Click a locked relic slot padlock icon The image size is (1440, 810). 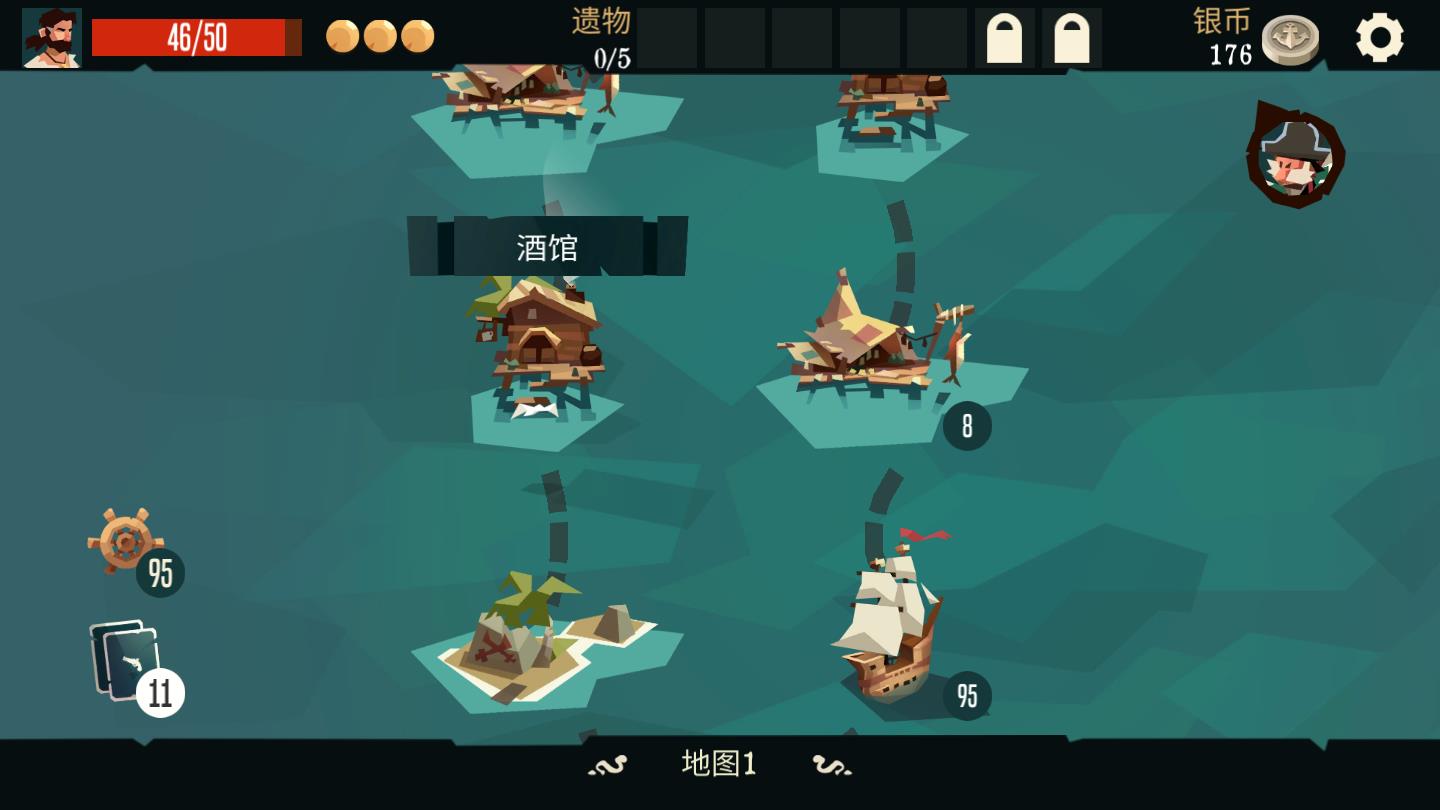(x=1005, y=37)
